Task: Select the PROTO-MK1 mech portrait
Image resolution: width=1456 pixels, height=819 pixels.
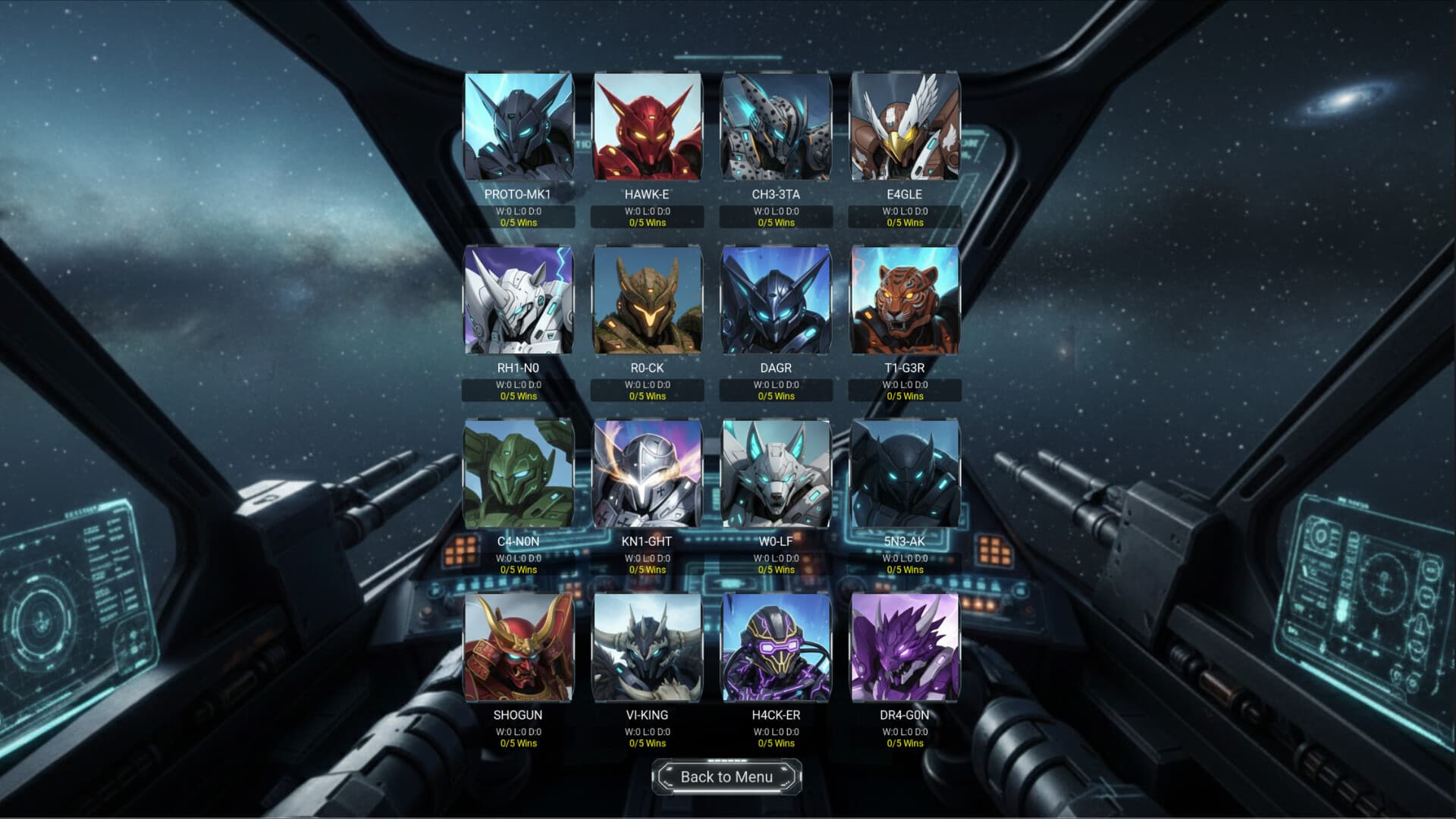Action: tap(519, 129)
